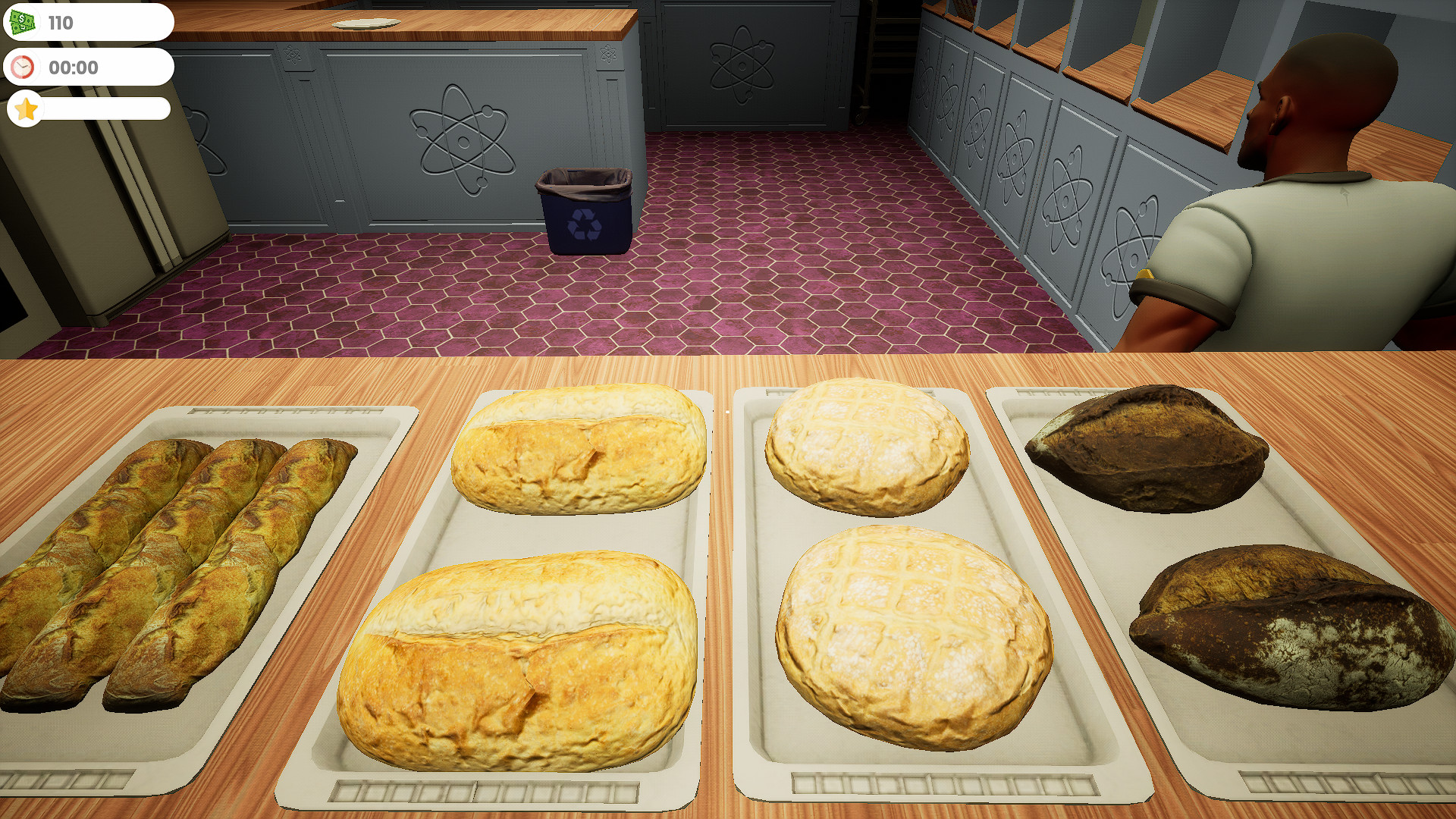Click the 00:00 timer display
The image size is (1456, 819).
click(74, 67)
